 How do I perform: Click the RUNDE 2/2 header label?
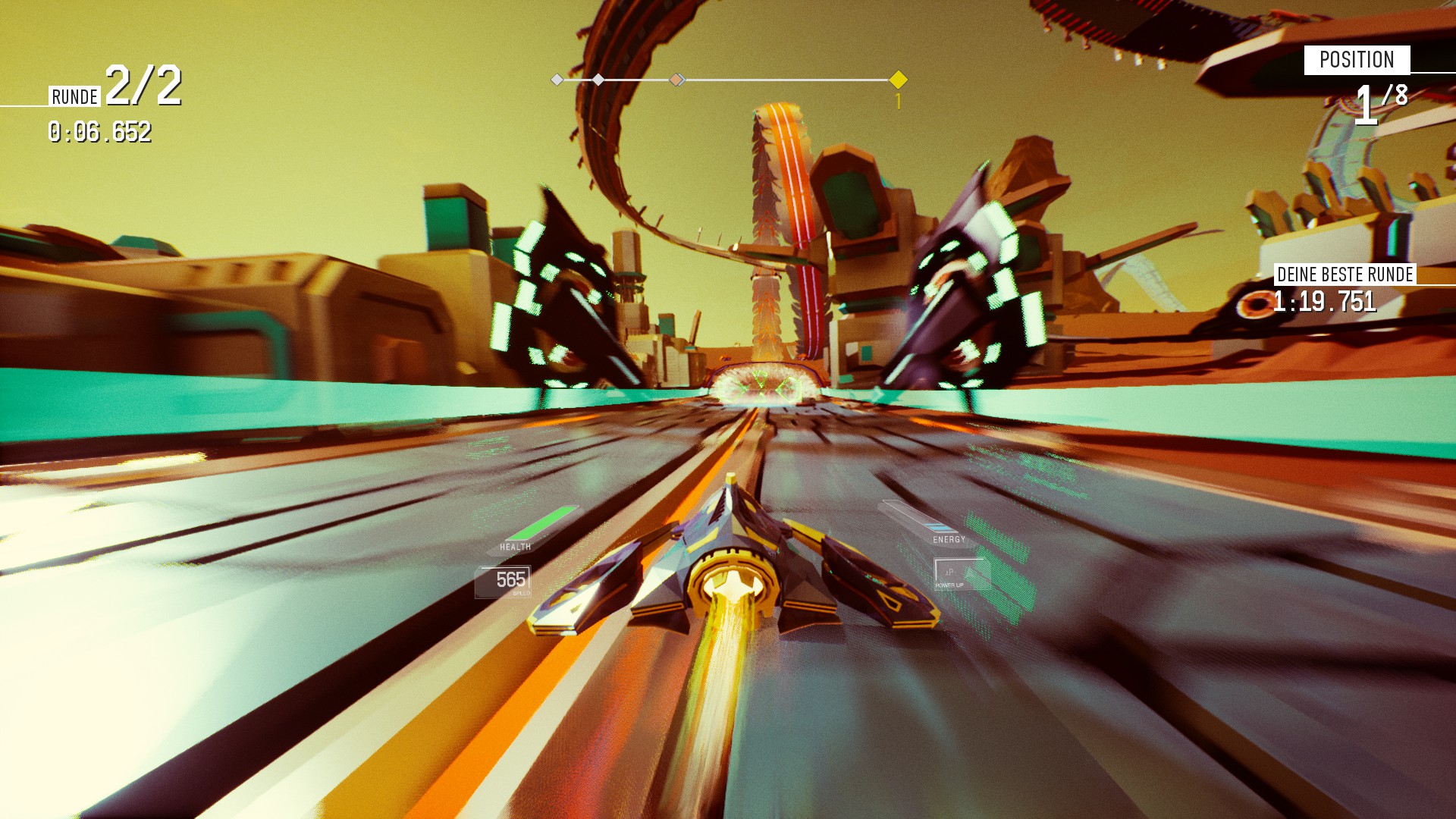[114, 93]
